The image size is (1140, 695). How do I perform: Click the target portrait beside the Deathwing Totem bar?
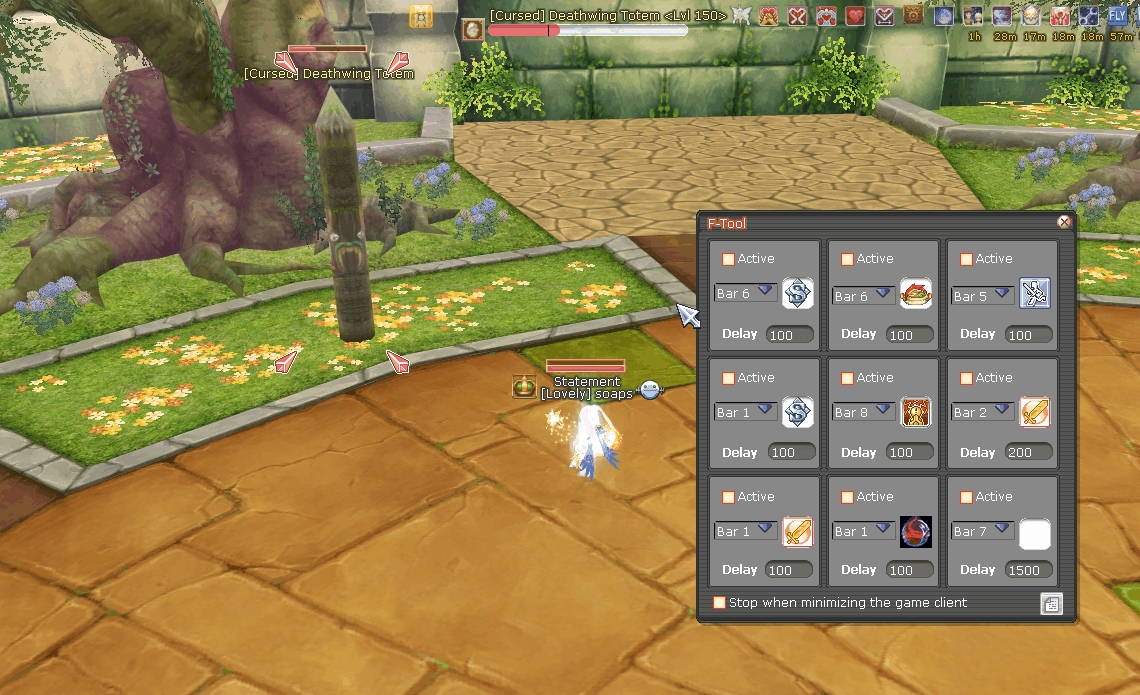[x=473, y=29]
